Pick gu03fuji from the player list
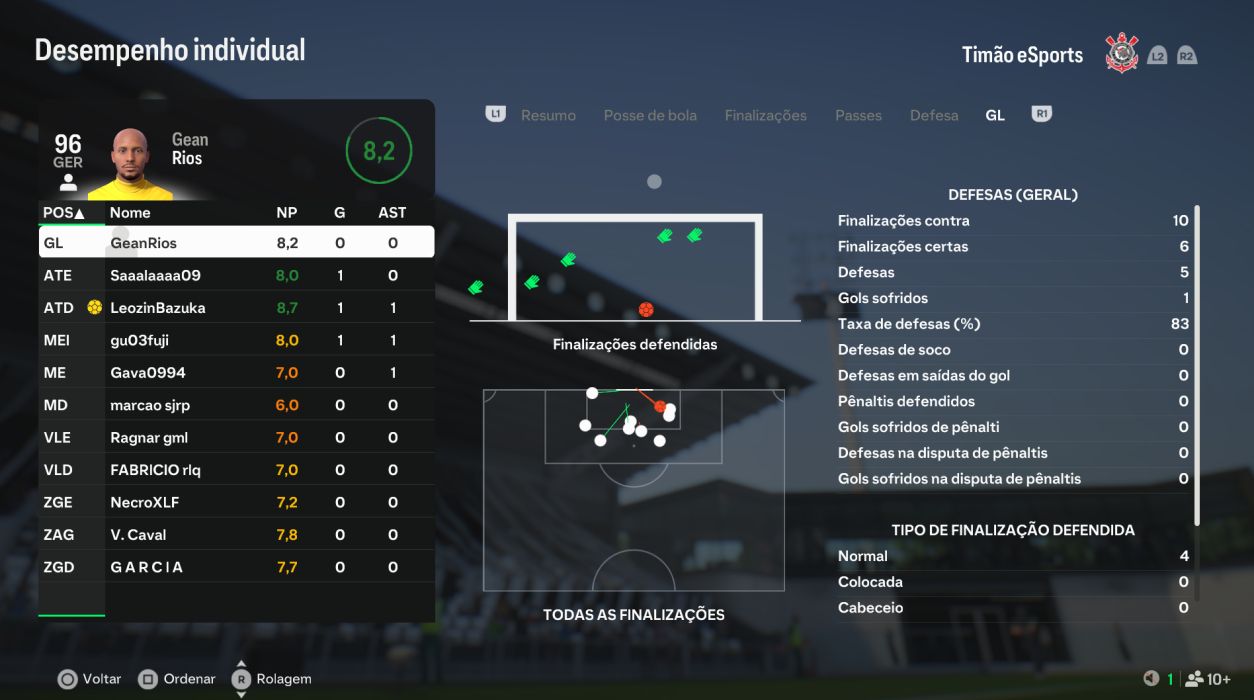 pyautogui.click(x=236, y=340)
